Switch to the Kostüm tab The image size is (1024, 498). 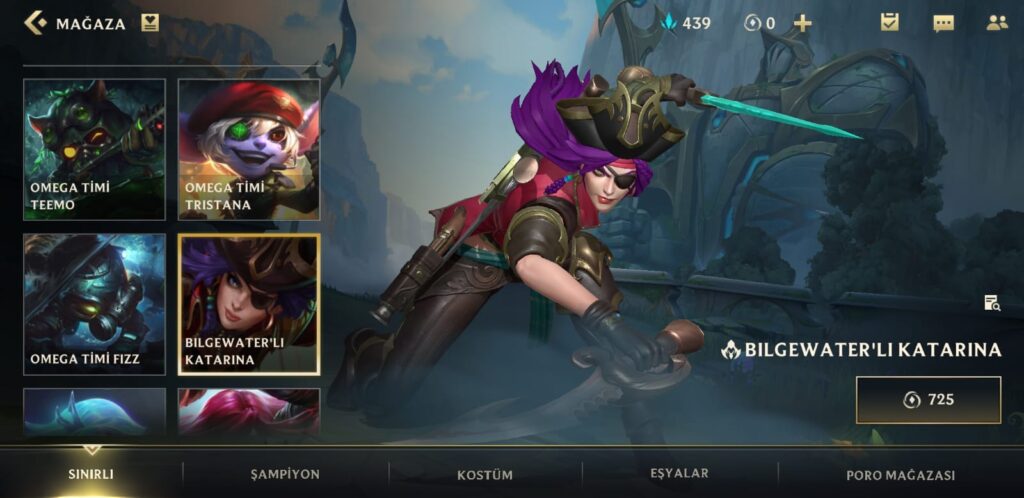[485, 474]
